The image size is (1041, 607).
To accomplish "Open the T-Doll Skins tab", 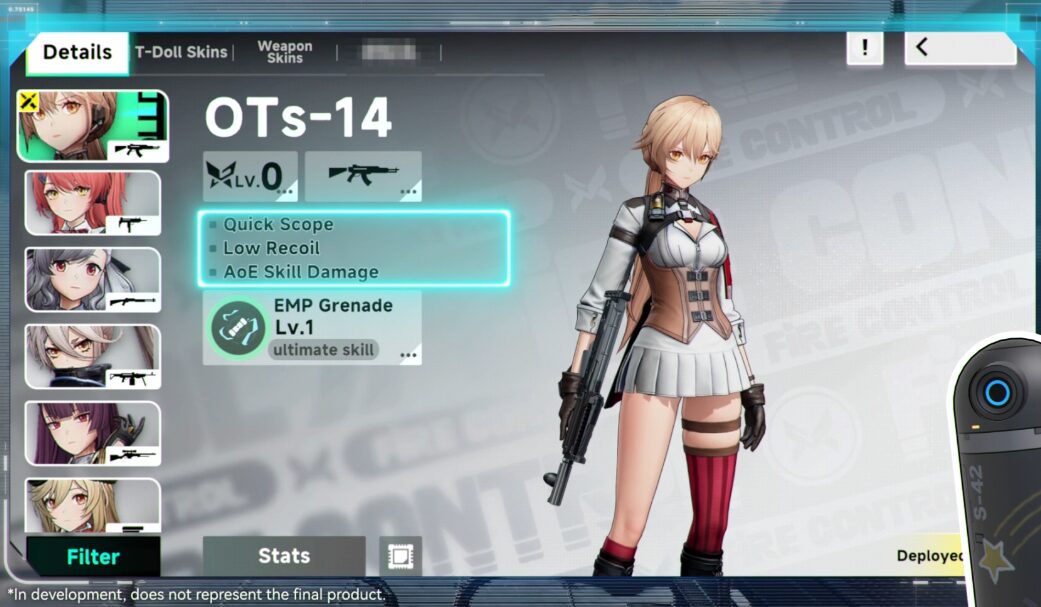I will [181, 52].
